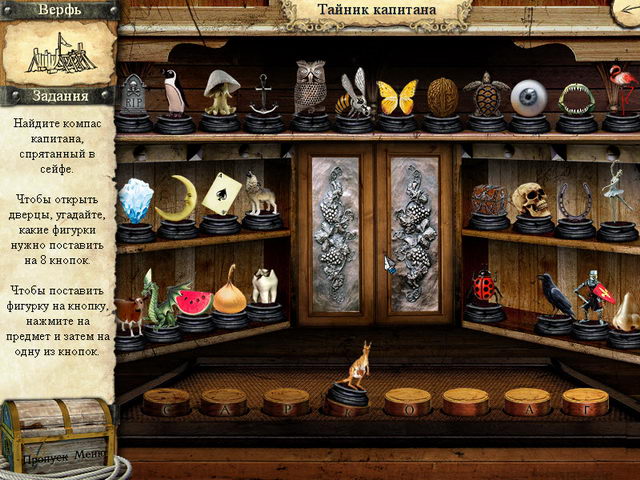Pick the human skull figurine
This screenshot has width=640, height=480.
[x=530, y=199]
